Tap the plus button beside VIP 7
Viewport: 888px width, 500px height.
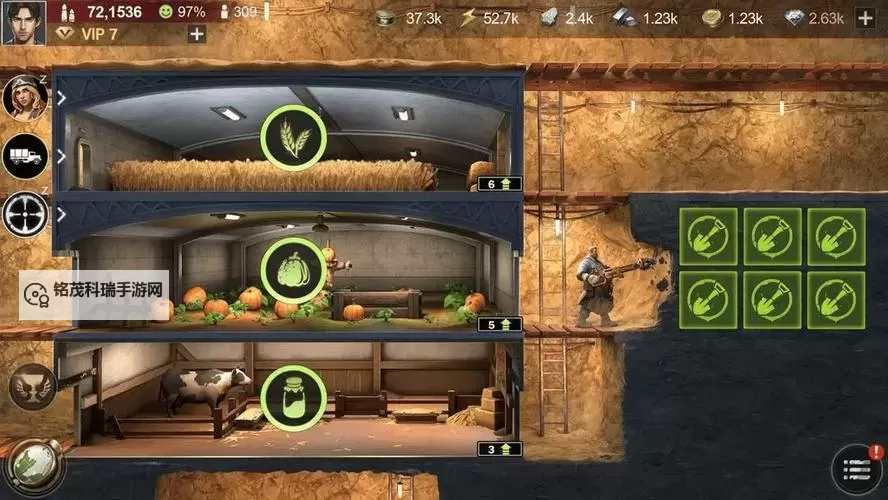tap(197, 34)
